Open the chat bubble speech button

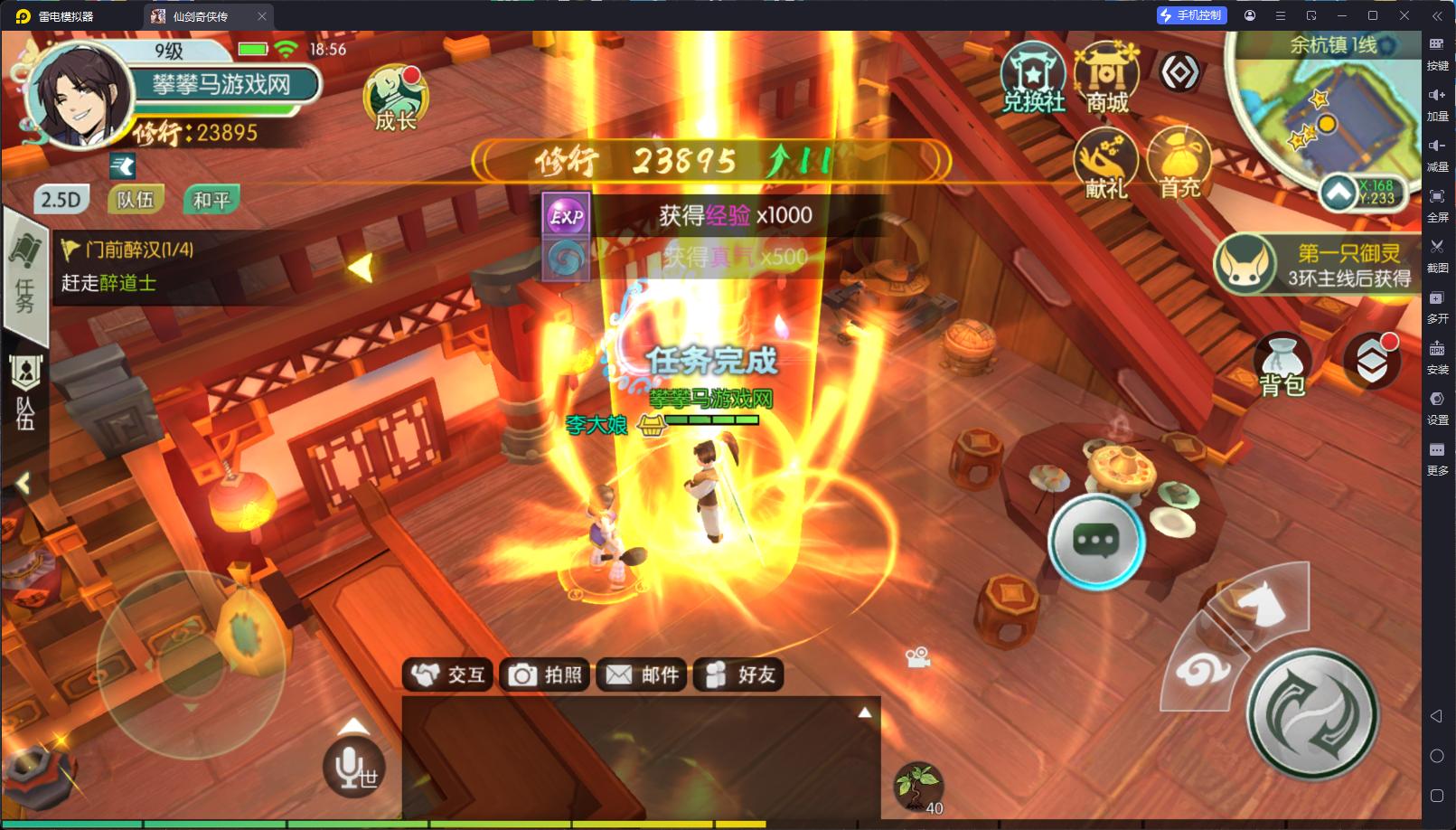(x=1095, y=541)
